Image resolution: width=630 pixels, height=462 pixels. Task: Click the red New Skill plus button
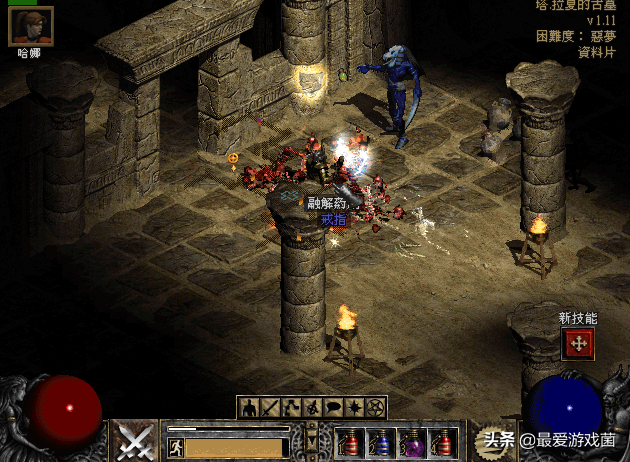pyautogui.click(x=578, y=343)
